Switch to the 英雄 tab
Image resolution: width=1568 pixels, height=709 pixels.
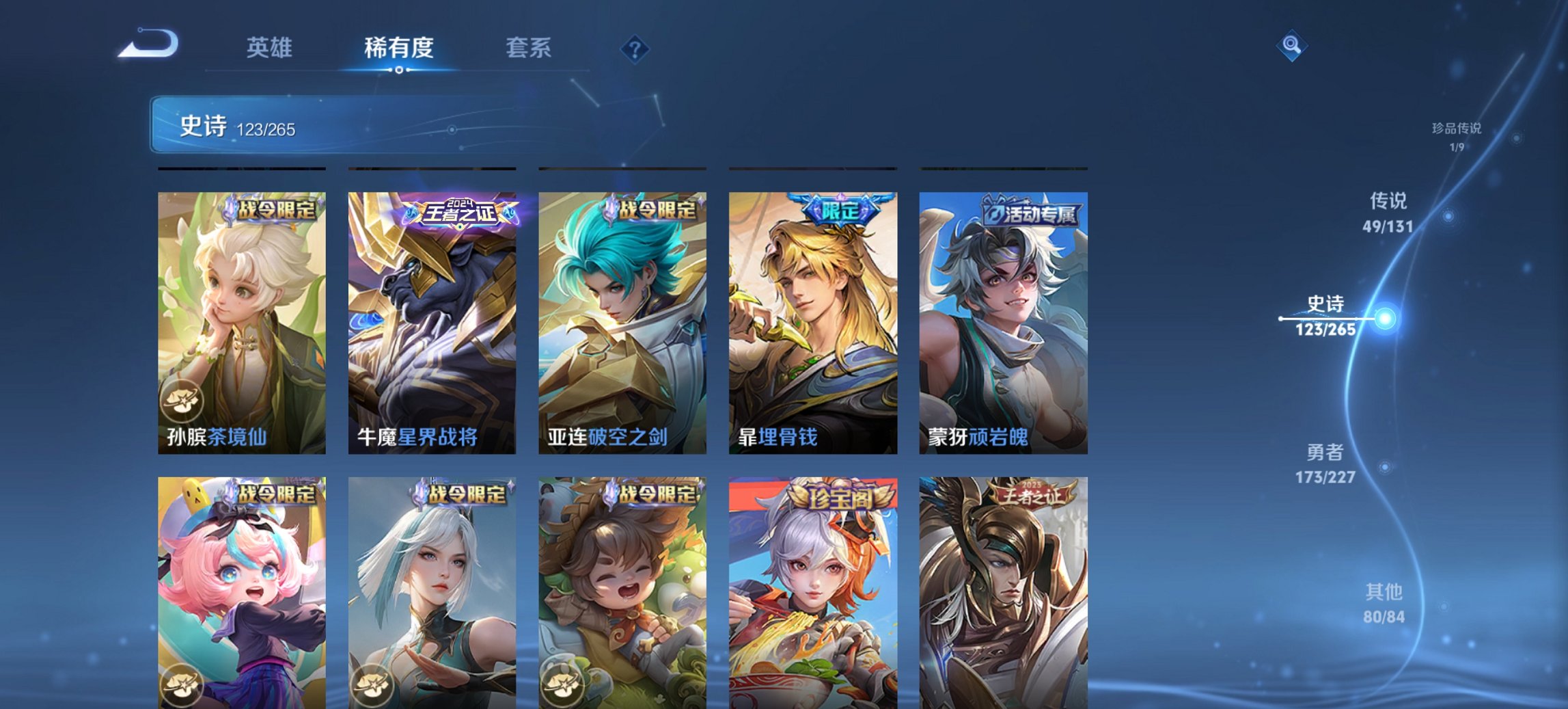(271, 48)
